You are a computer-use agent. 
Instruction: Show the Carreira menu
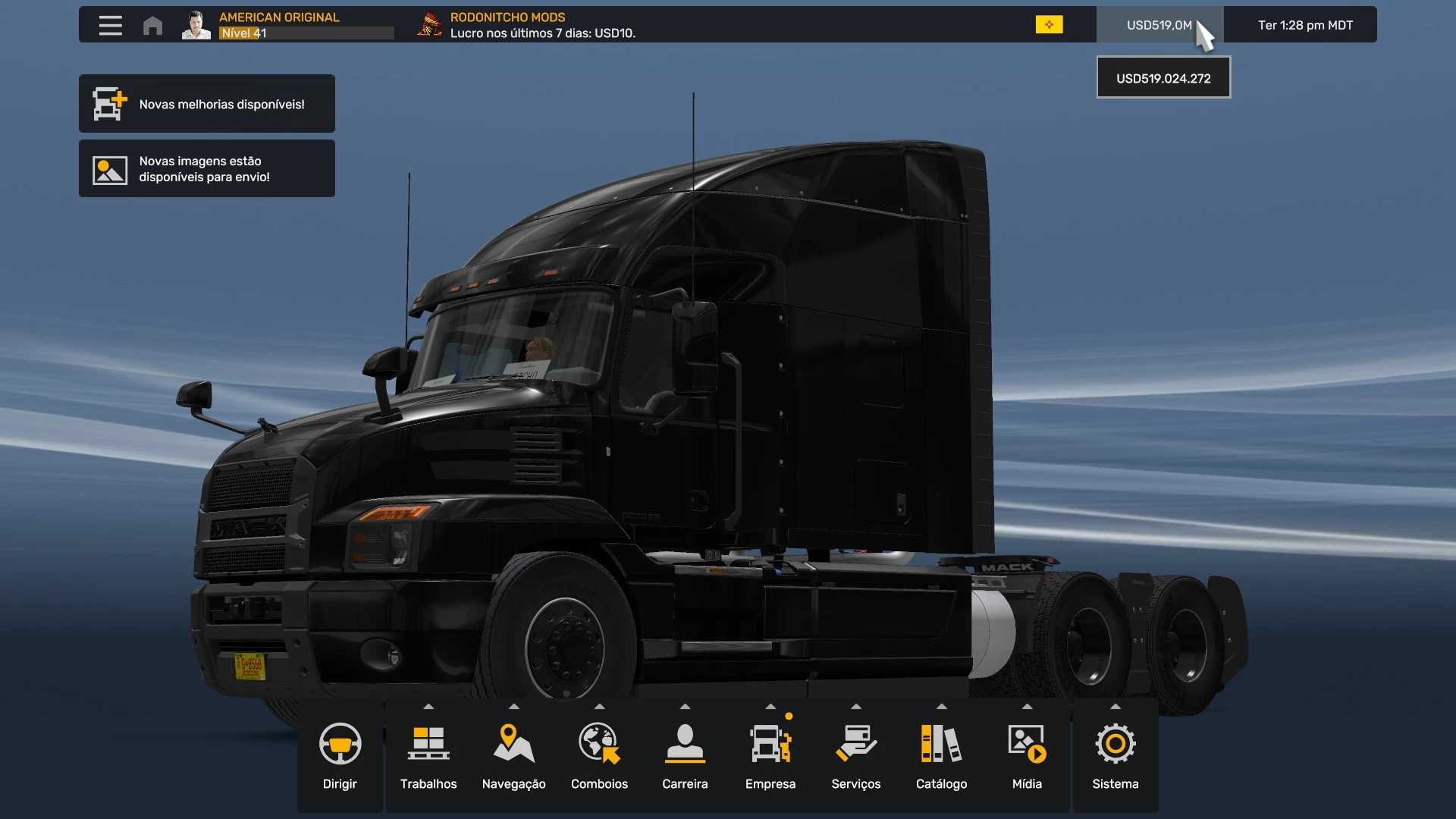(x=685, y=755)
